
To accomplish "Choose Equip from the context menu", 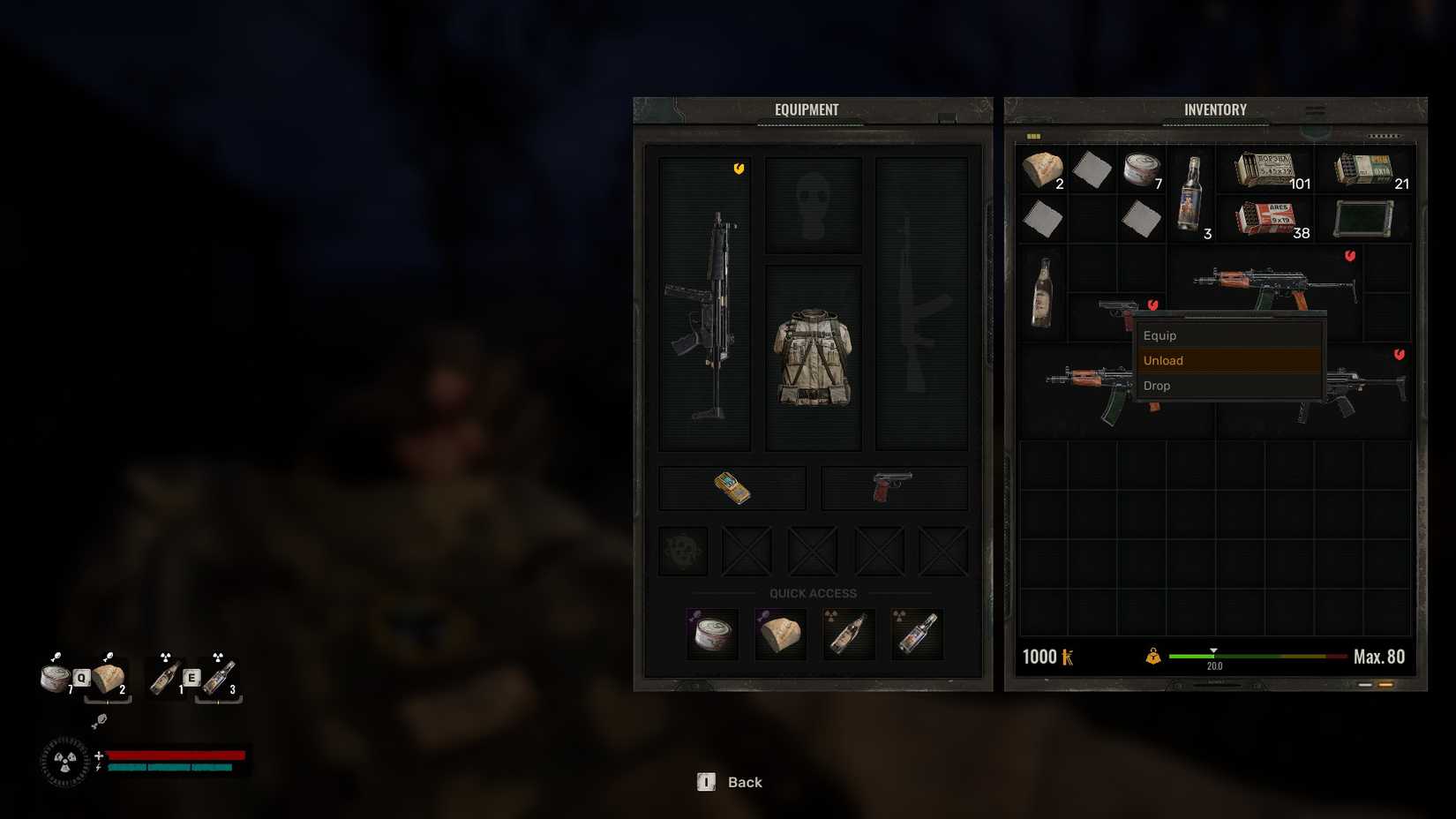I will 1160,335.
